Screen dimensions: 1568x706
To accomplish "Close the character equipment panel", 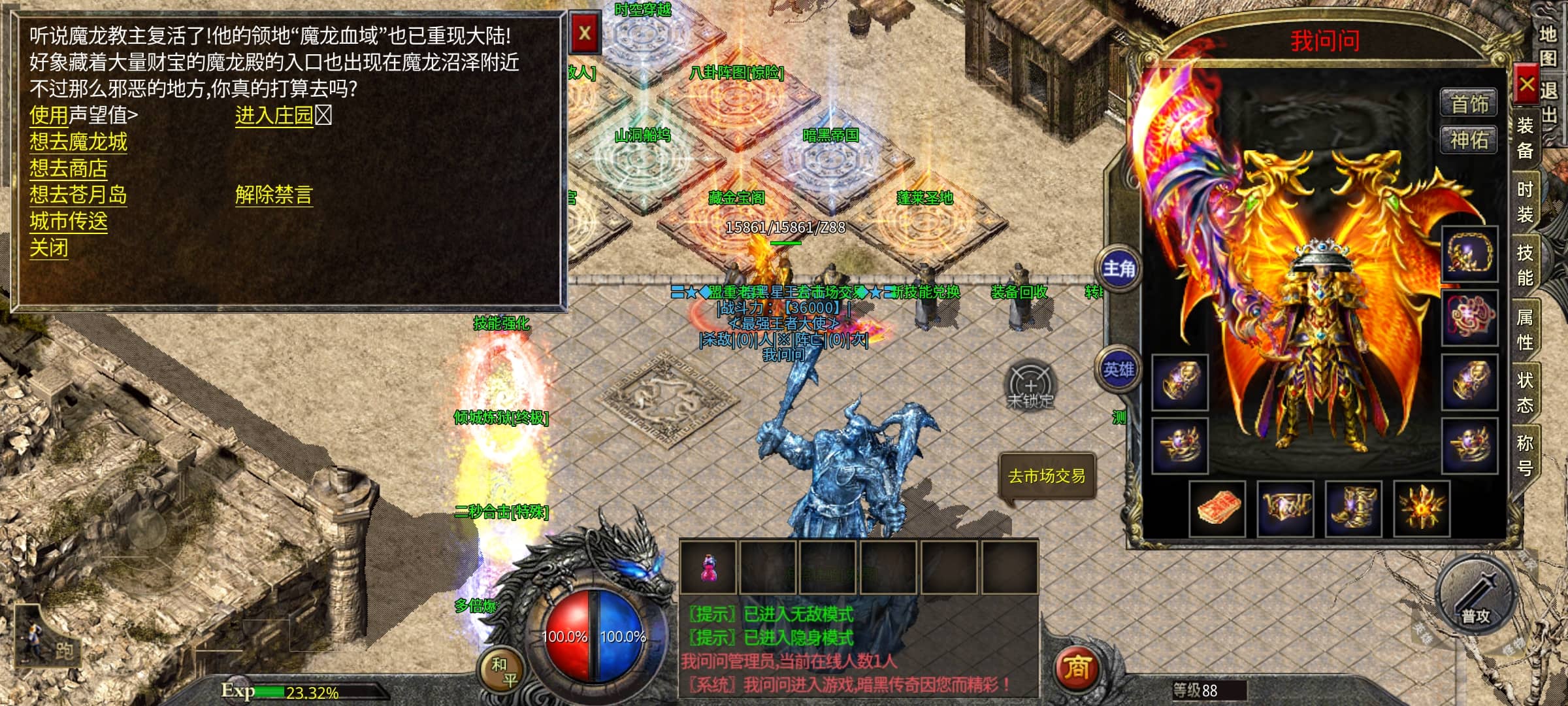I will coord(1526,84).
